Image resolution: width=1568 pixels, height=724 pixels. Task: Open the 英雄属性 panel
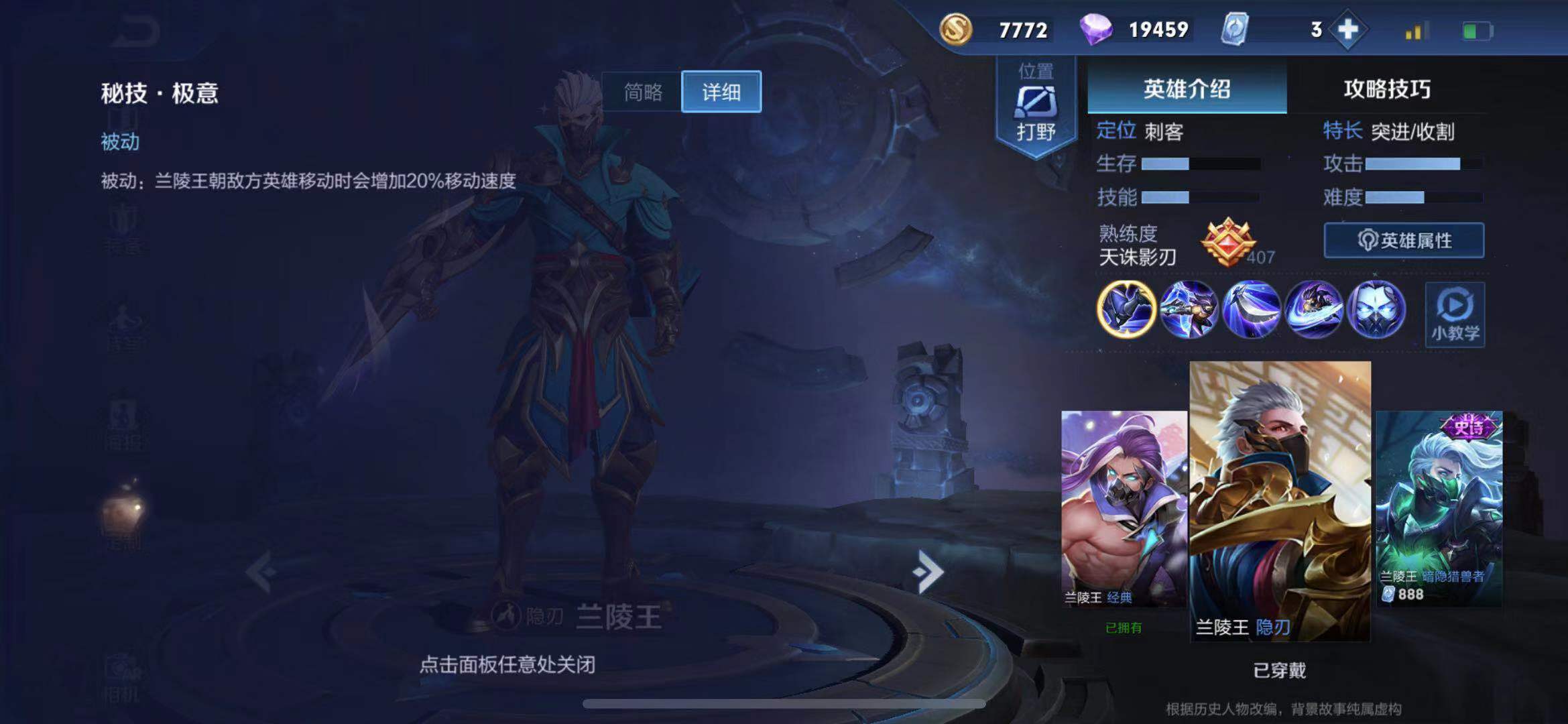(x=1403, y=240)
